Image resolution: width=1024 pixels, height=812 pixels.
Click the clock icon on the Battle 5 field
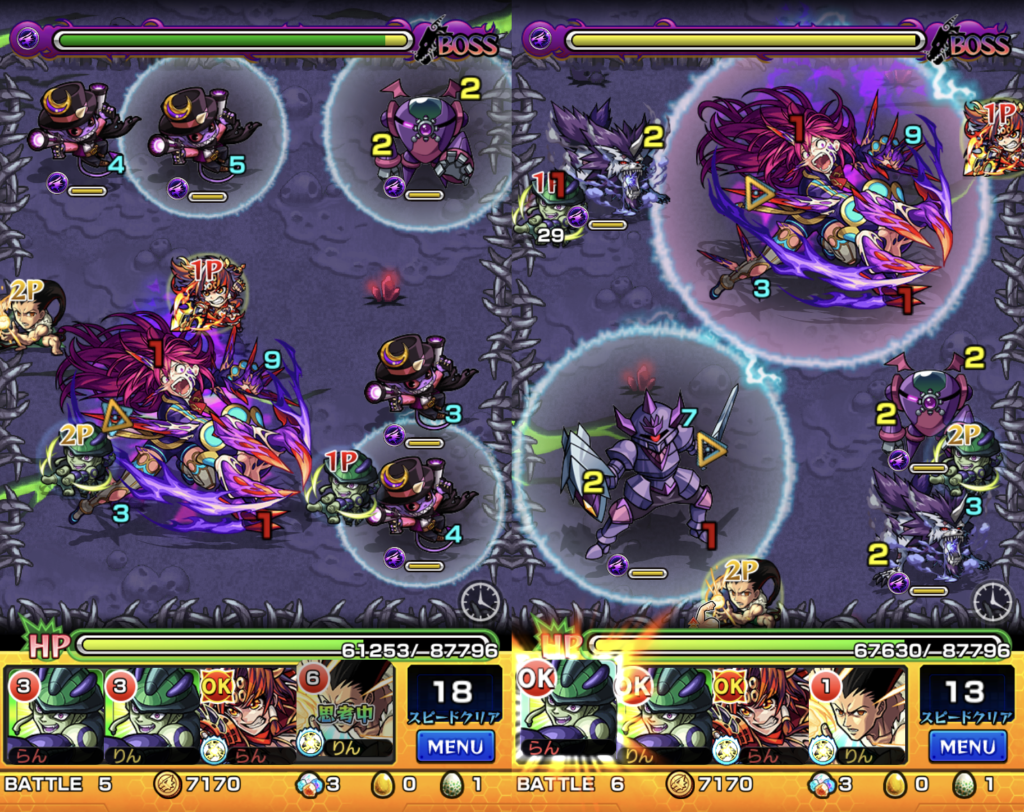click(x=480, y=600)
